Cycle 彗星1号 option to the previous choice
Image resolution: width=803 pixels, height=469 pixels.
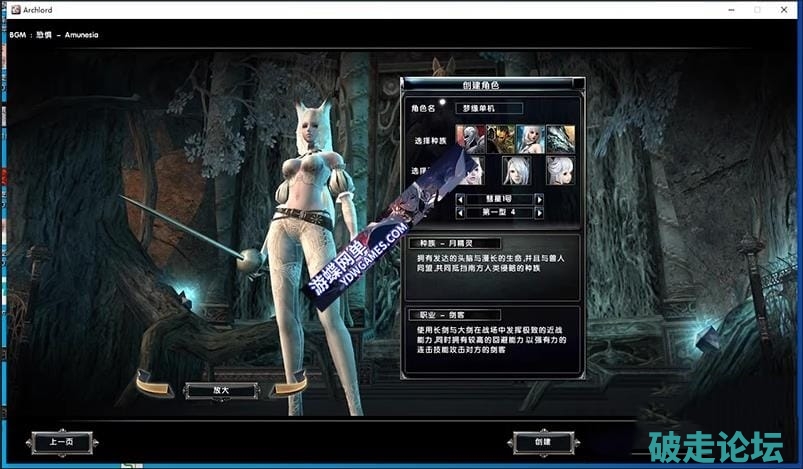coord(460,199)
